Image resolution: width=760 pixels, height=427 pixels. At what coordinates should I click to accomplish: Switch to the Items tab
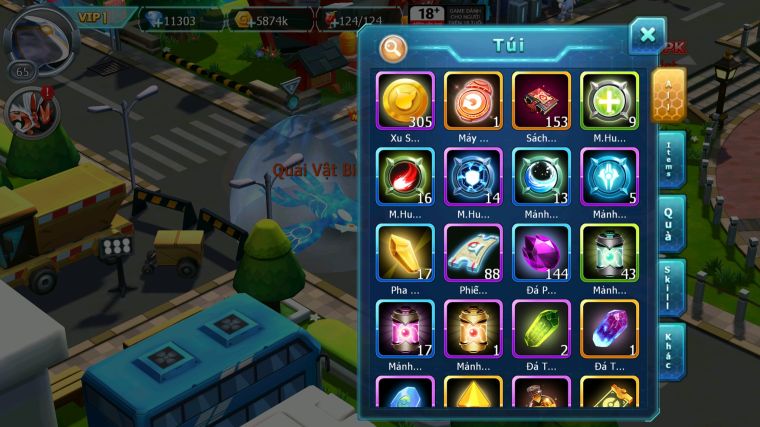tap(669, 160)
